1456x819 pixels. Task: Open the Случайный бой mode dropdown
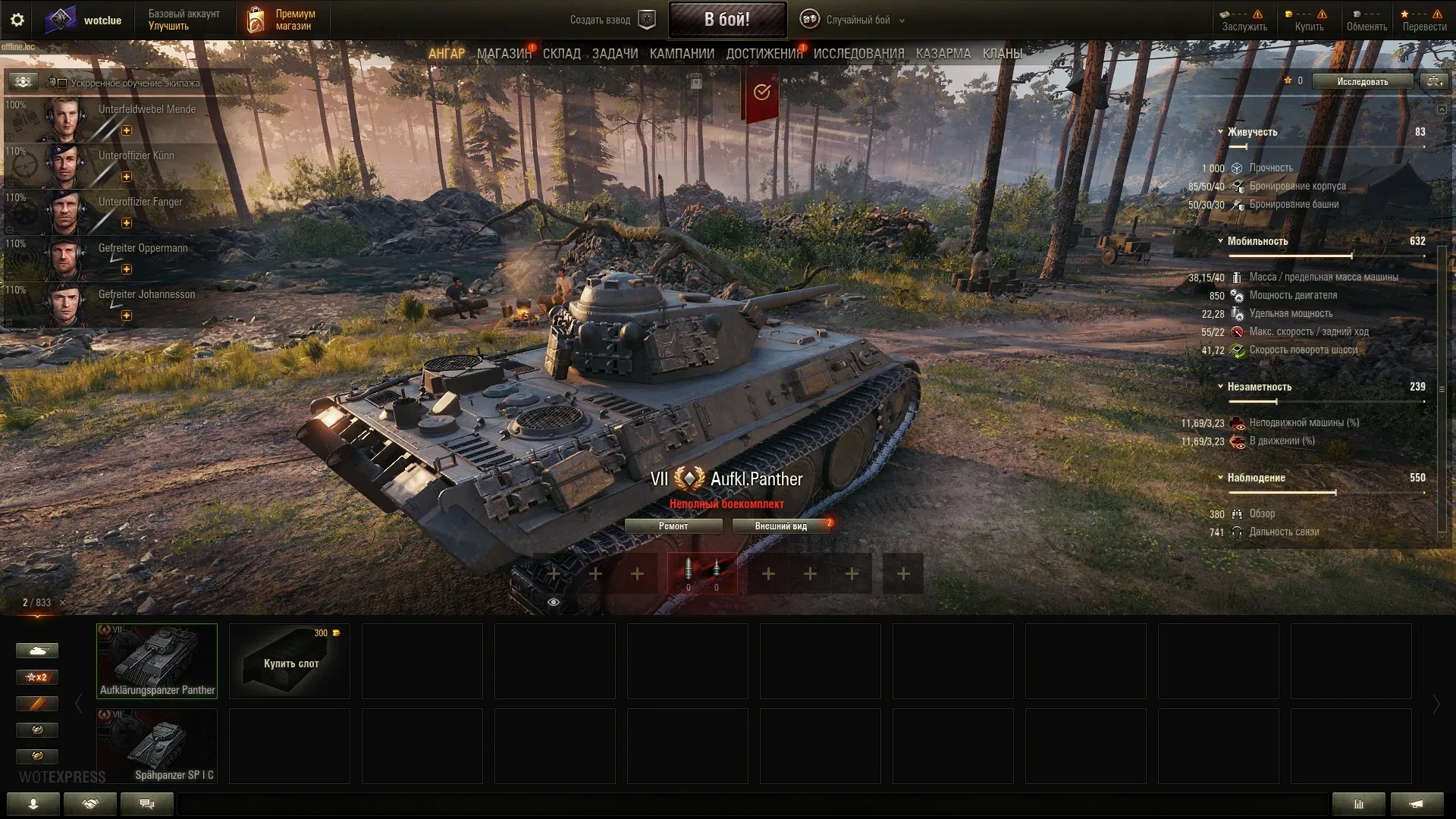858,20
